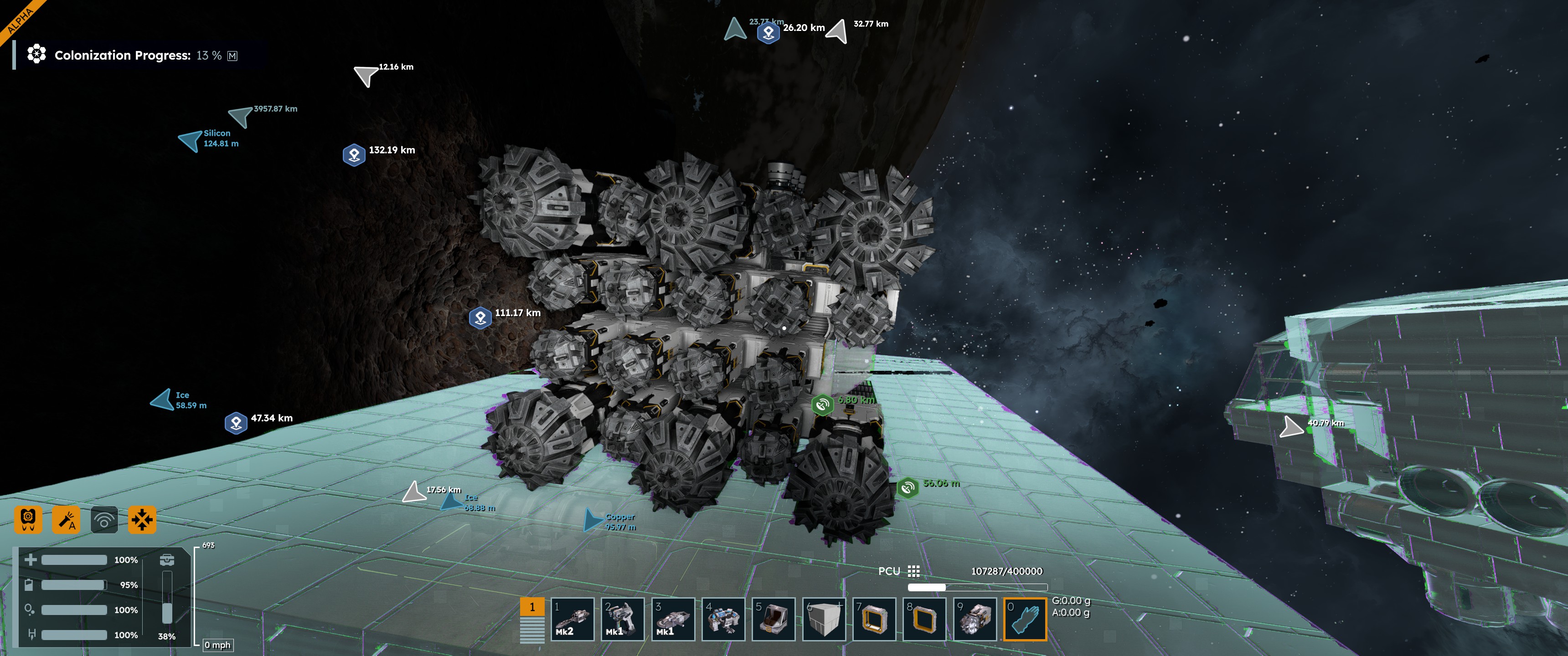Choose the window frame block in slot 7
Viewport: 1568px width, 656px height.
pos(873,619)
